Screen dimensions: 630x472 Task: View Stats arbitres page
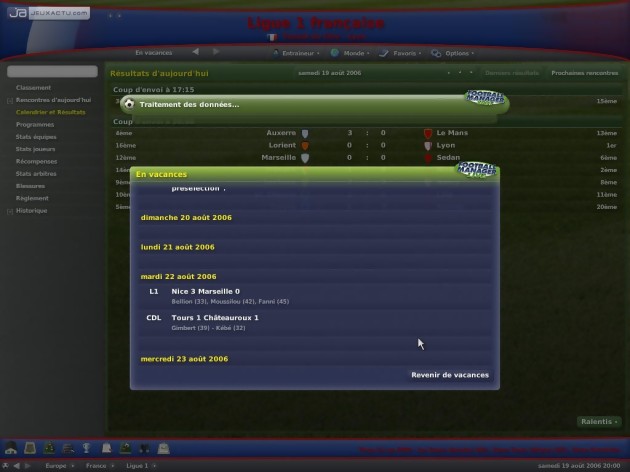click(x=37, y=174)
